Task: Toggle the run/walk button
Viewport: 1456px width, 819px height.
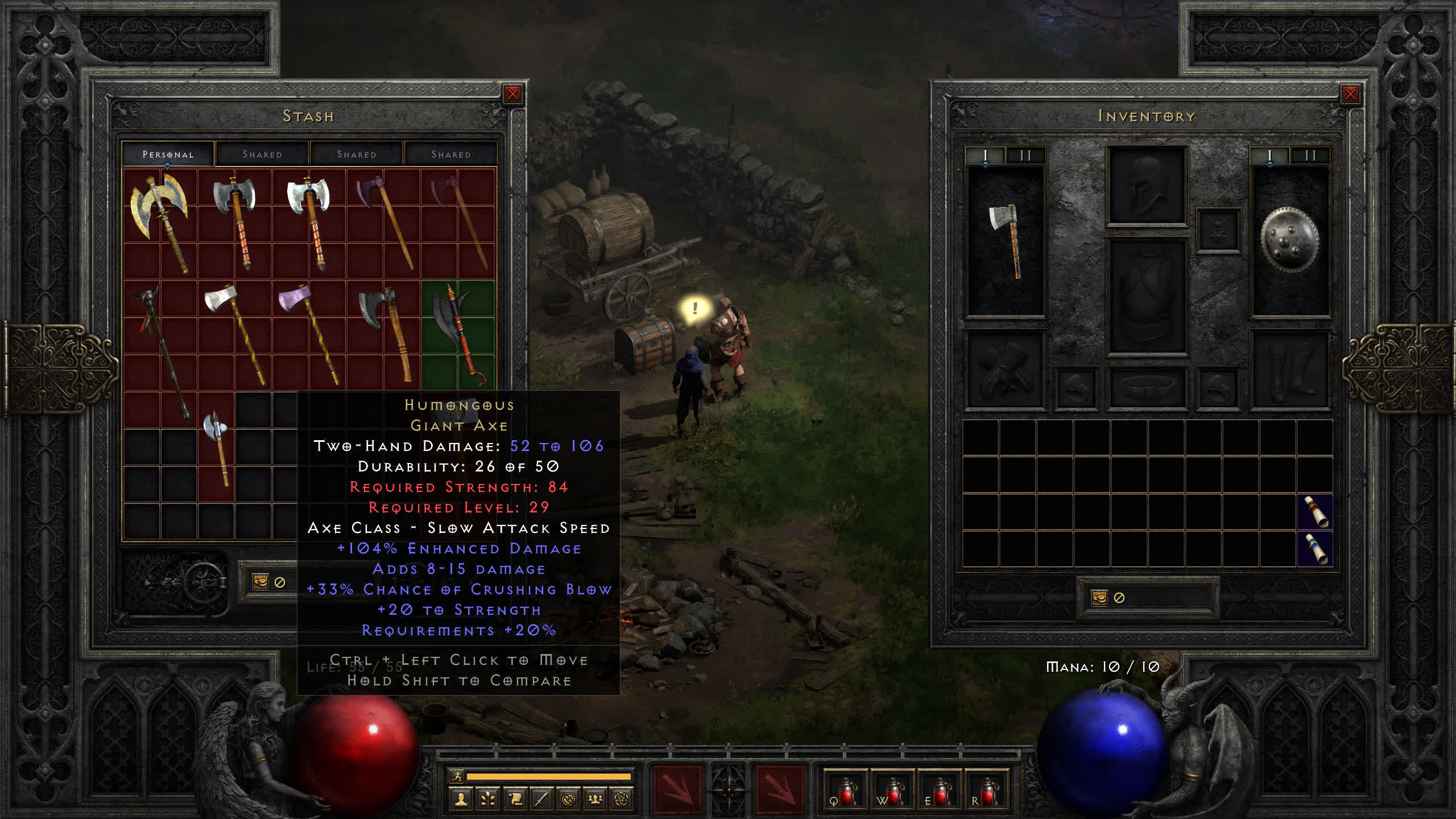Action: pos(457,776)
